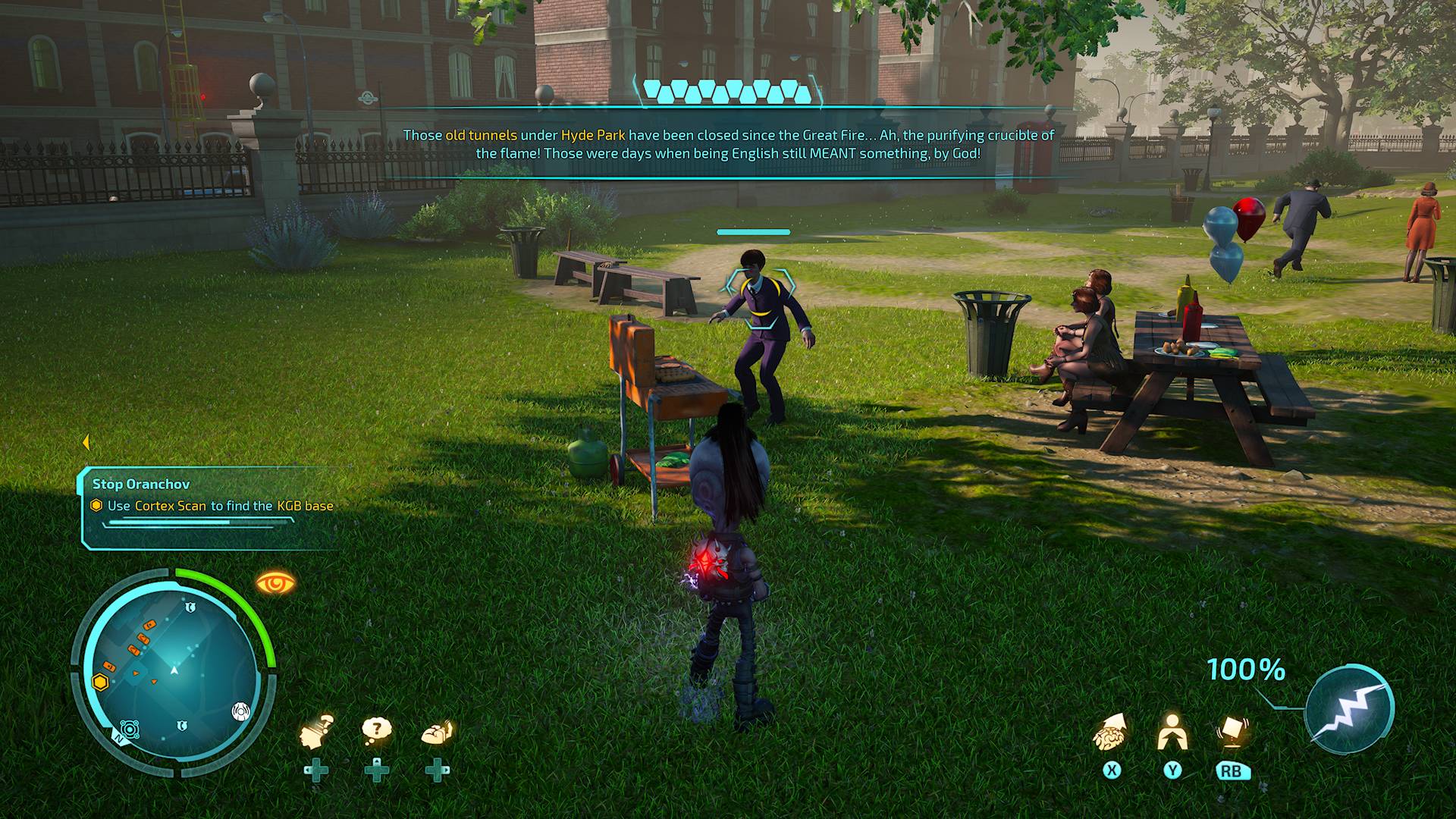This screenshot has width=1456, height=819.
Task: Use the brain extract ability icon
Action: (x=1110, y=733)
